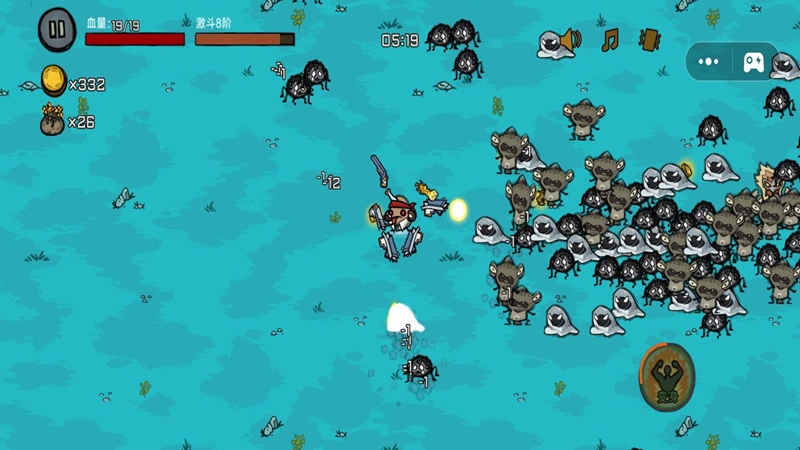The image size is (800, 450).
Task: Toggle background music with the note icon
Action: coord(610,40)
